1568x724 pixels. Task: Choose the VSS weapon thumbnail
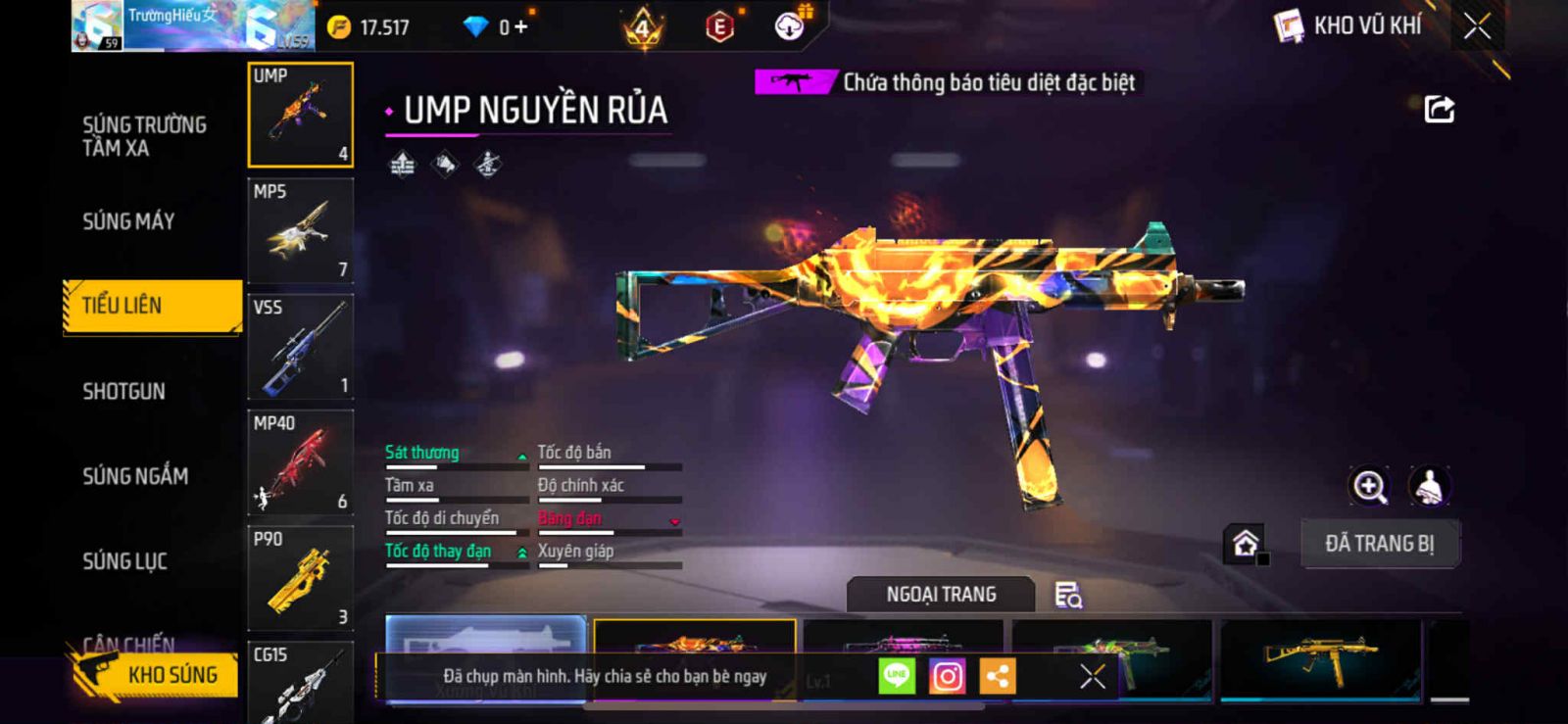coord(300,347)
